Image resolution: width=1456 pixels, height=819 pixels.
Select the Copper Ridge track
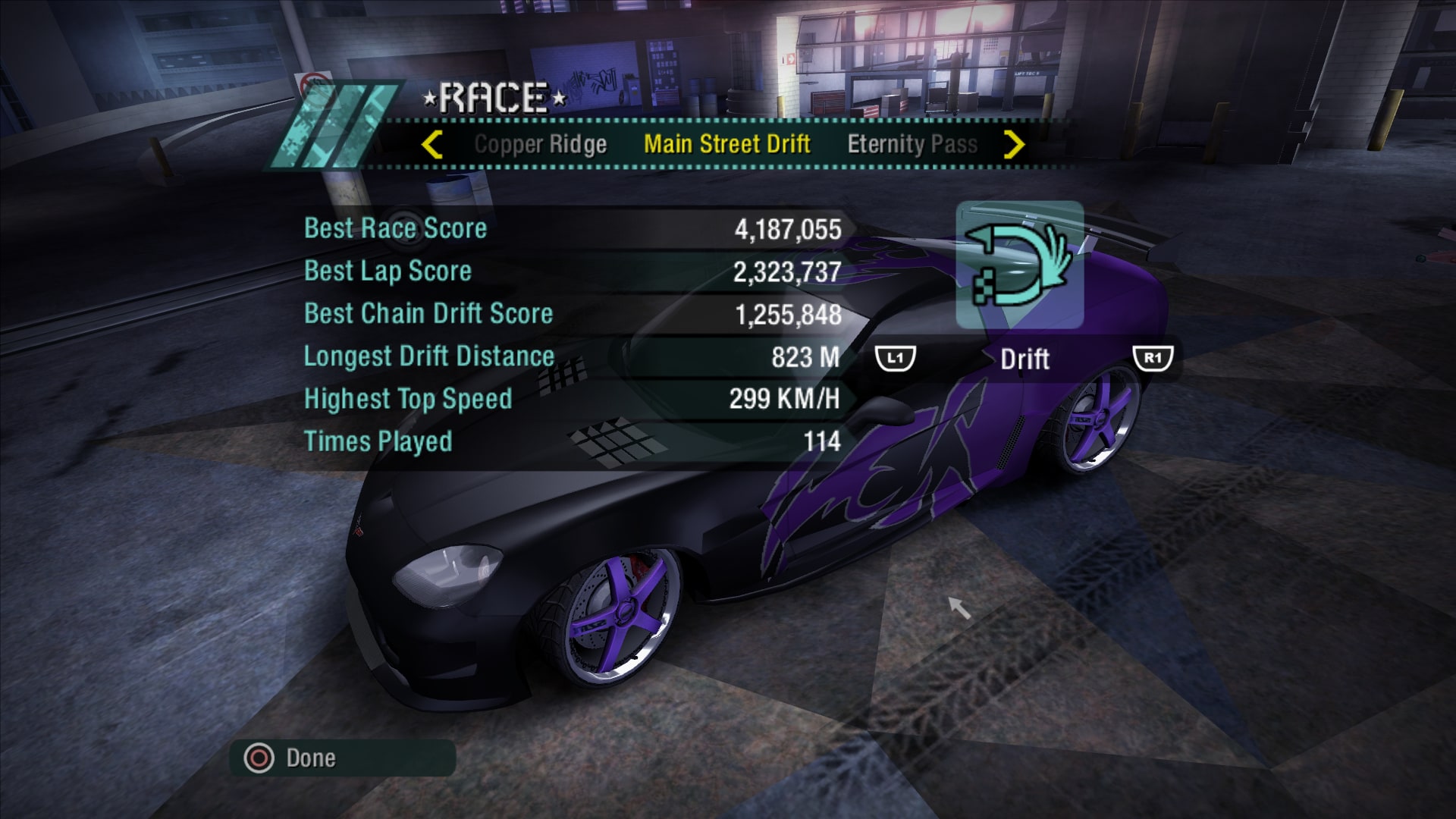coord(540,144)
